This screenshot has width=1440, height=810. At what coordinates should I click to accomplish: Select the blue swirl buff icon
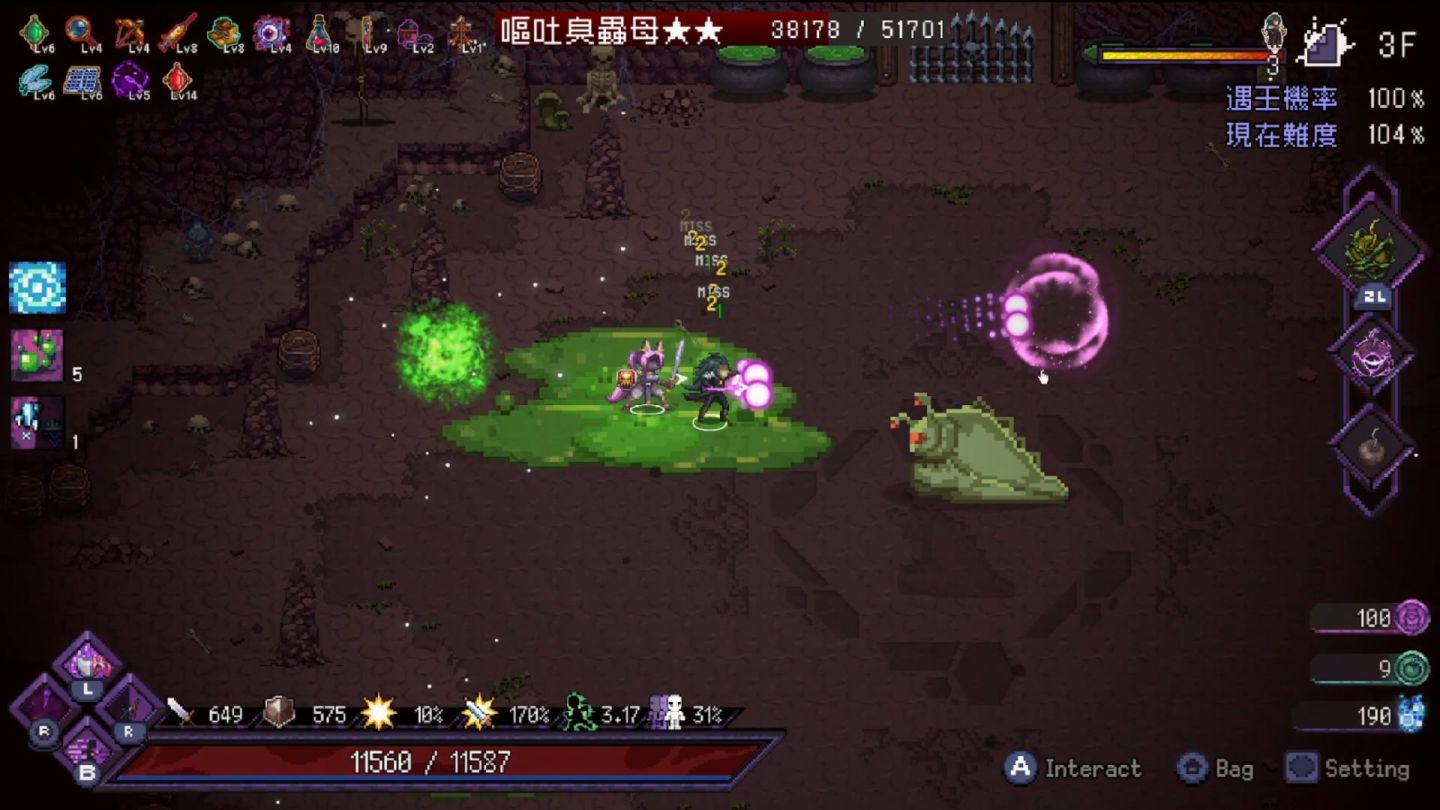38,288
